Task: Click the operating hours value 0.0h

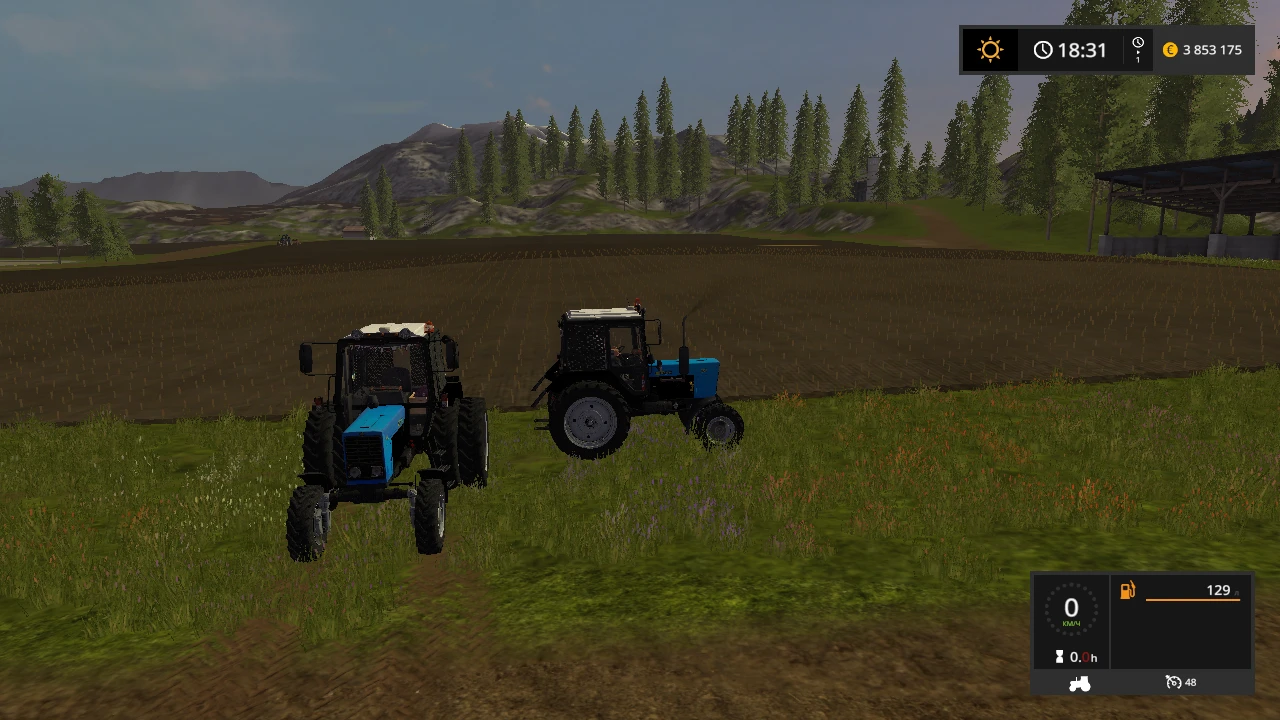Action: pos(1084,657)
